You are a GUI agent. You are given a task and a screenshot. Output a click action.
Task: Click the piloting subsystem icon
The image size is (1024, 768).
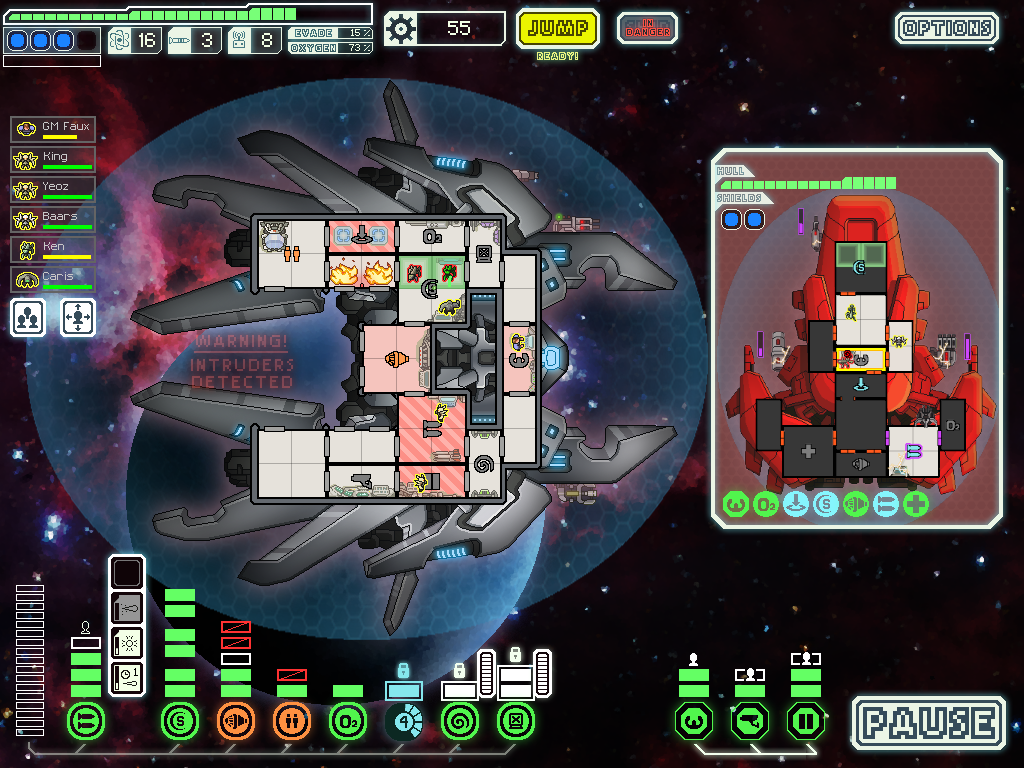[x=694, y=721]
